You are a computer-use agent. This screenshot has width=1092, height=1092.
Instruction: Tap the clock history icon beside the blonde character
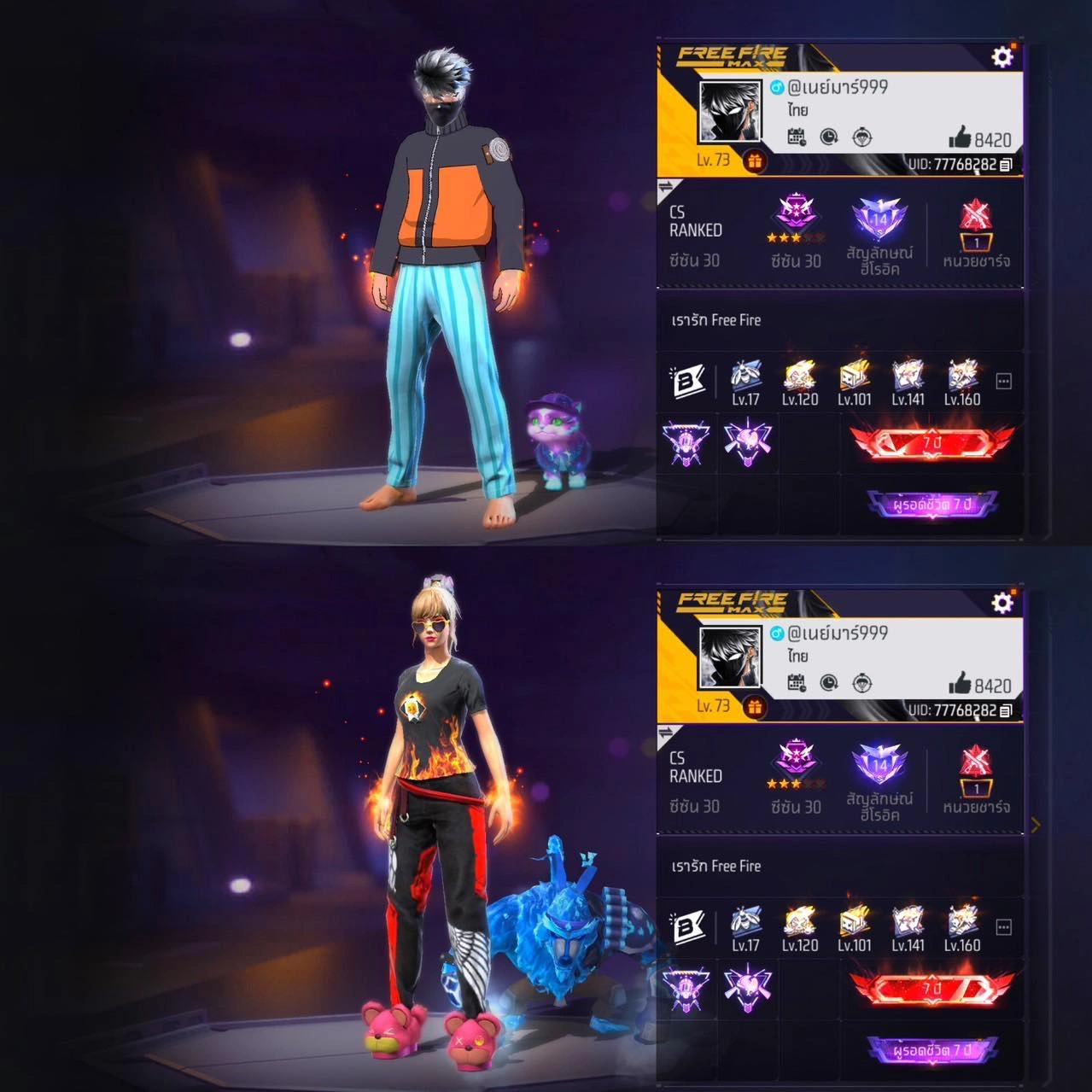pyautogui.click(x=829, y=683)
